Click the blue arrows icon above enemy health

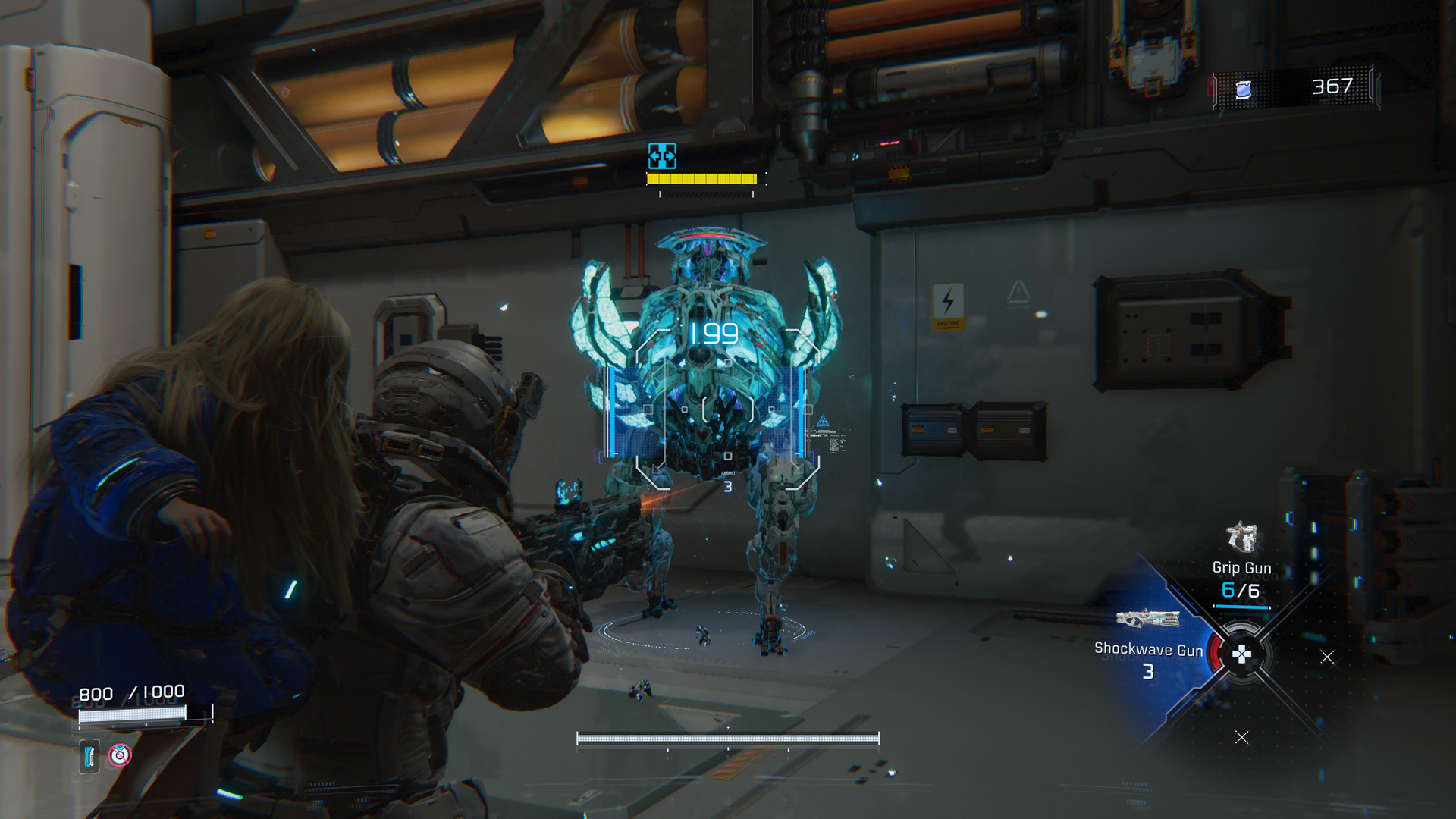tap(662, 156)
